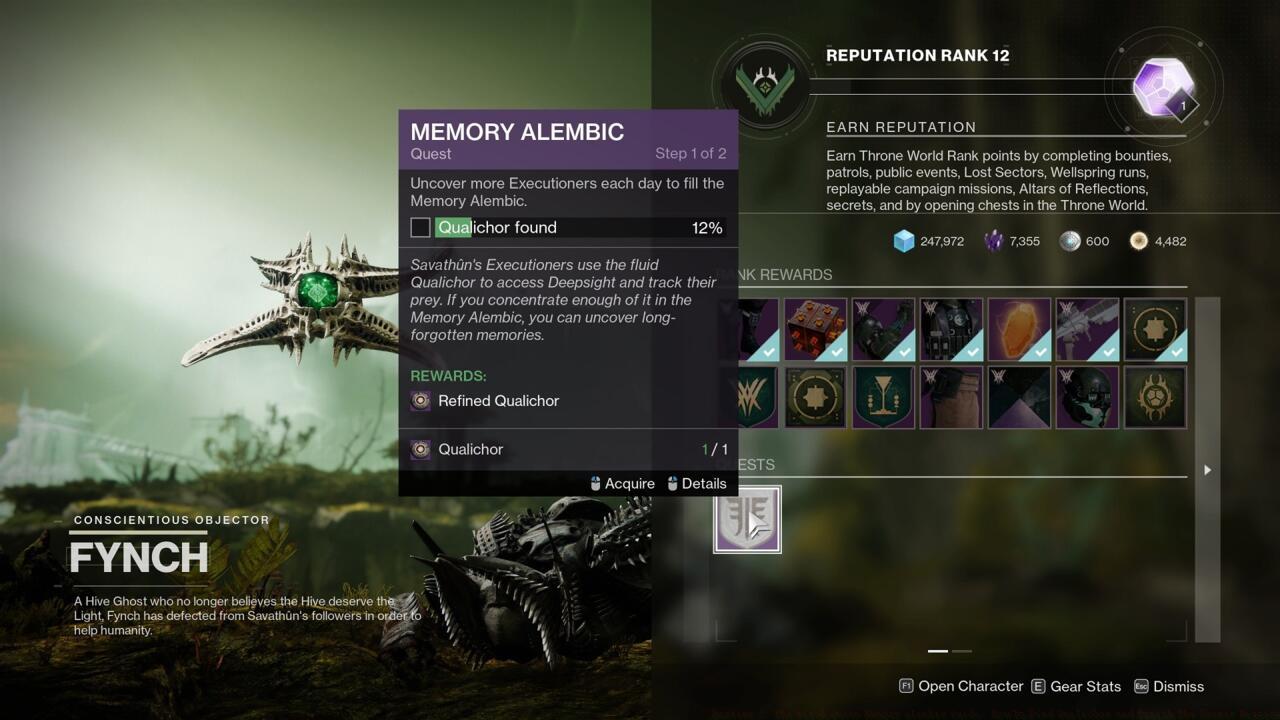Select the helmet reward in second row
This screenshot has width=1280, height=720.
(1087, 397)
